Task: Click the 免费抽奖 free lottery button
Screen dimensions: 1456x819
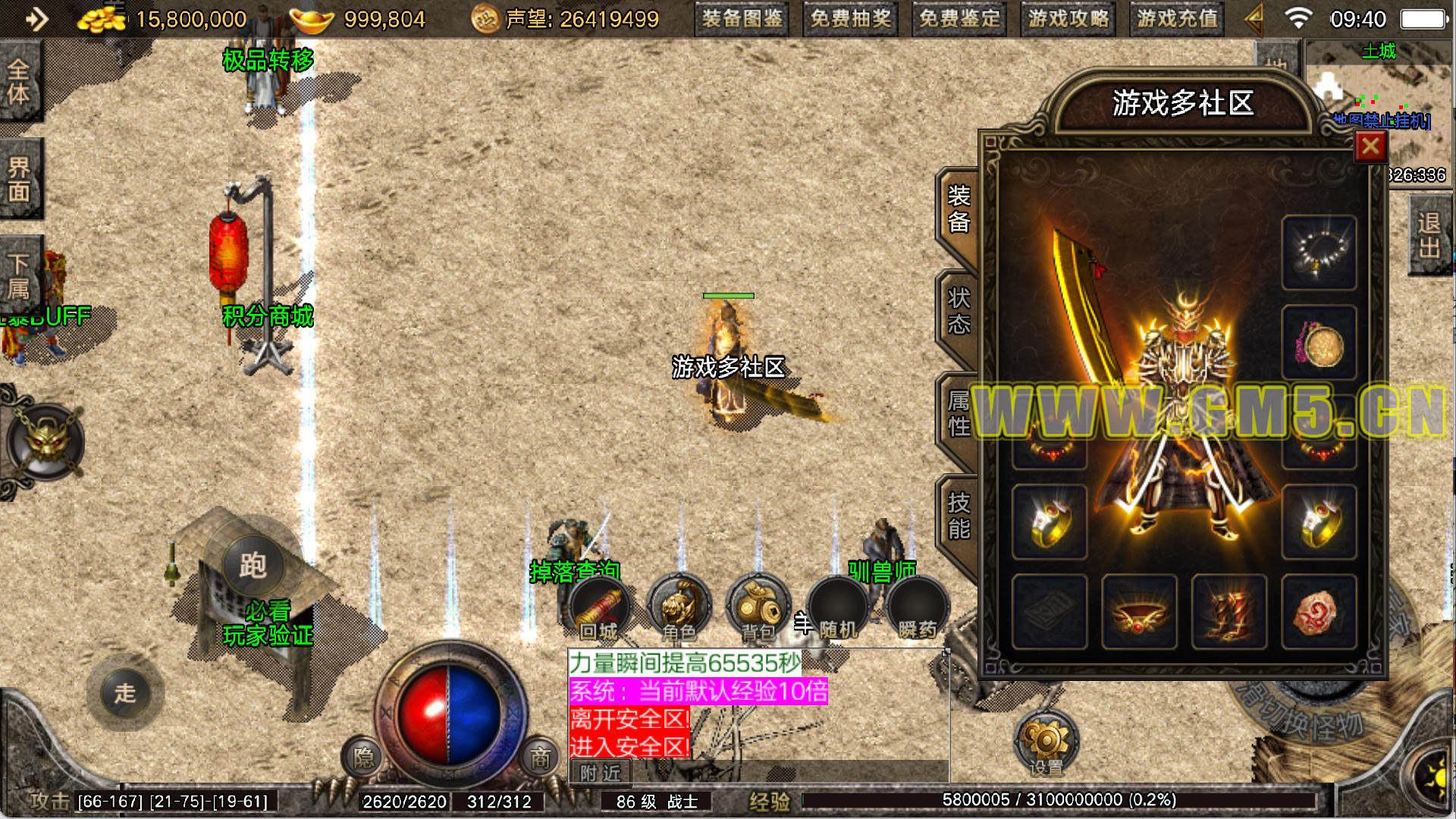Action: [x=850, y=19]
